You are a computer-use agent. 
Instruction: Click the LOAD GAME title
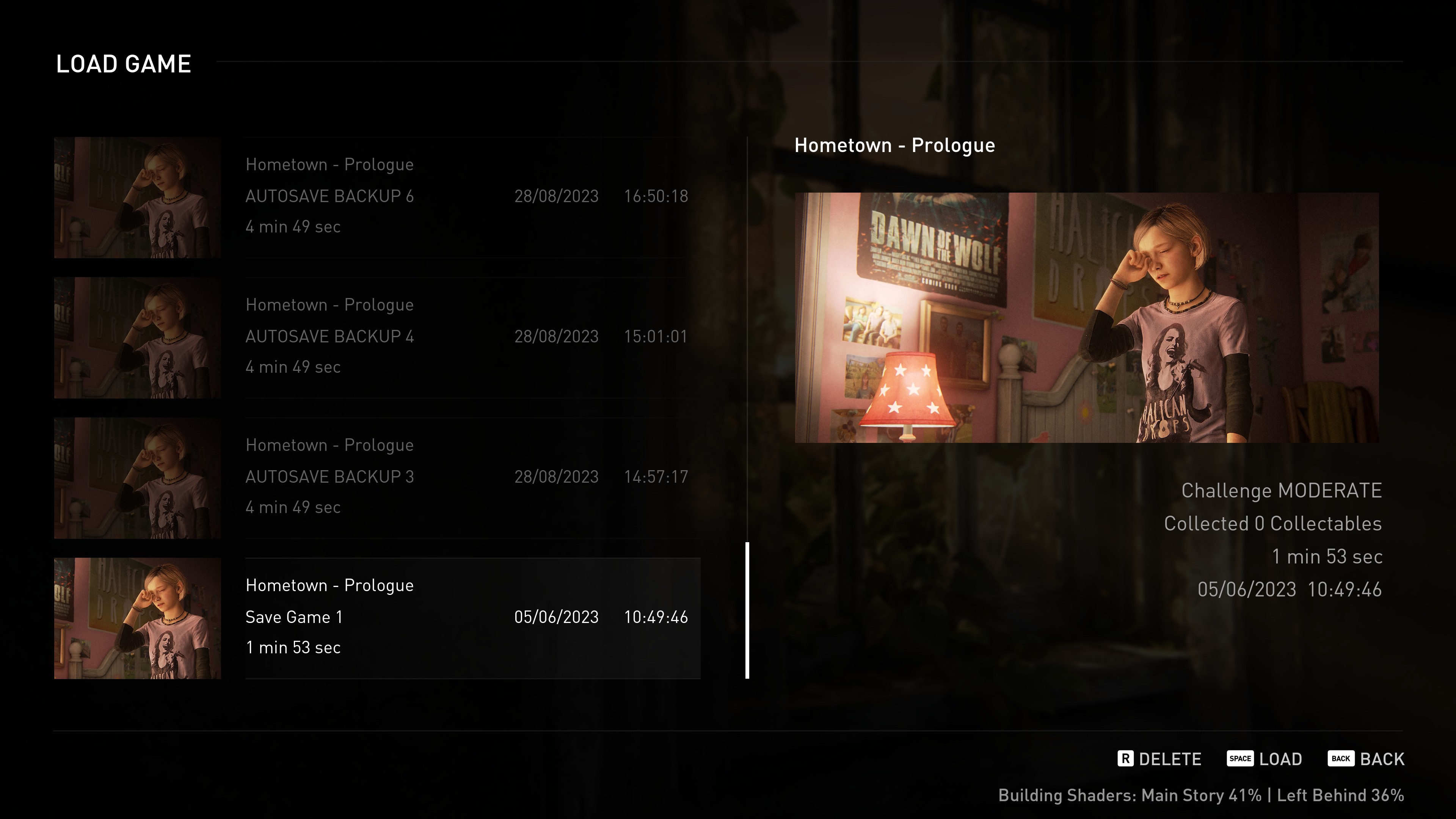[x=123, y=63]
